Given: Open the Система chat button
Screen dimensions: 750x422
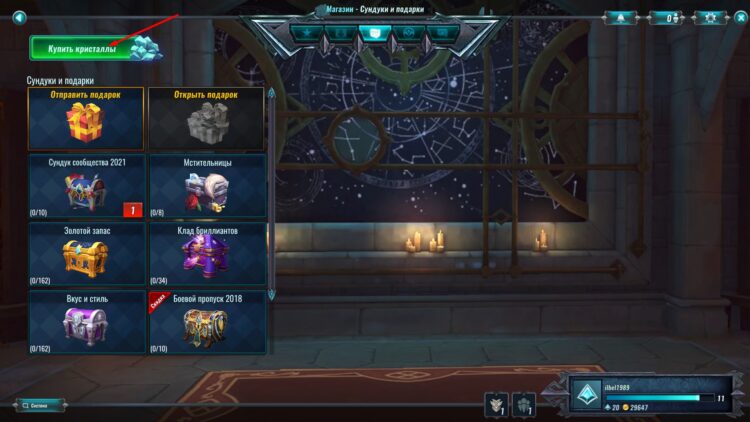Looking at the screenshot, I should click(x=39, y=405).
